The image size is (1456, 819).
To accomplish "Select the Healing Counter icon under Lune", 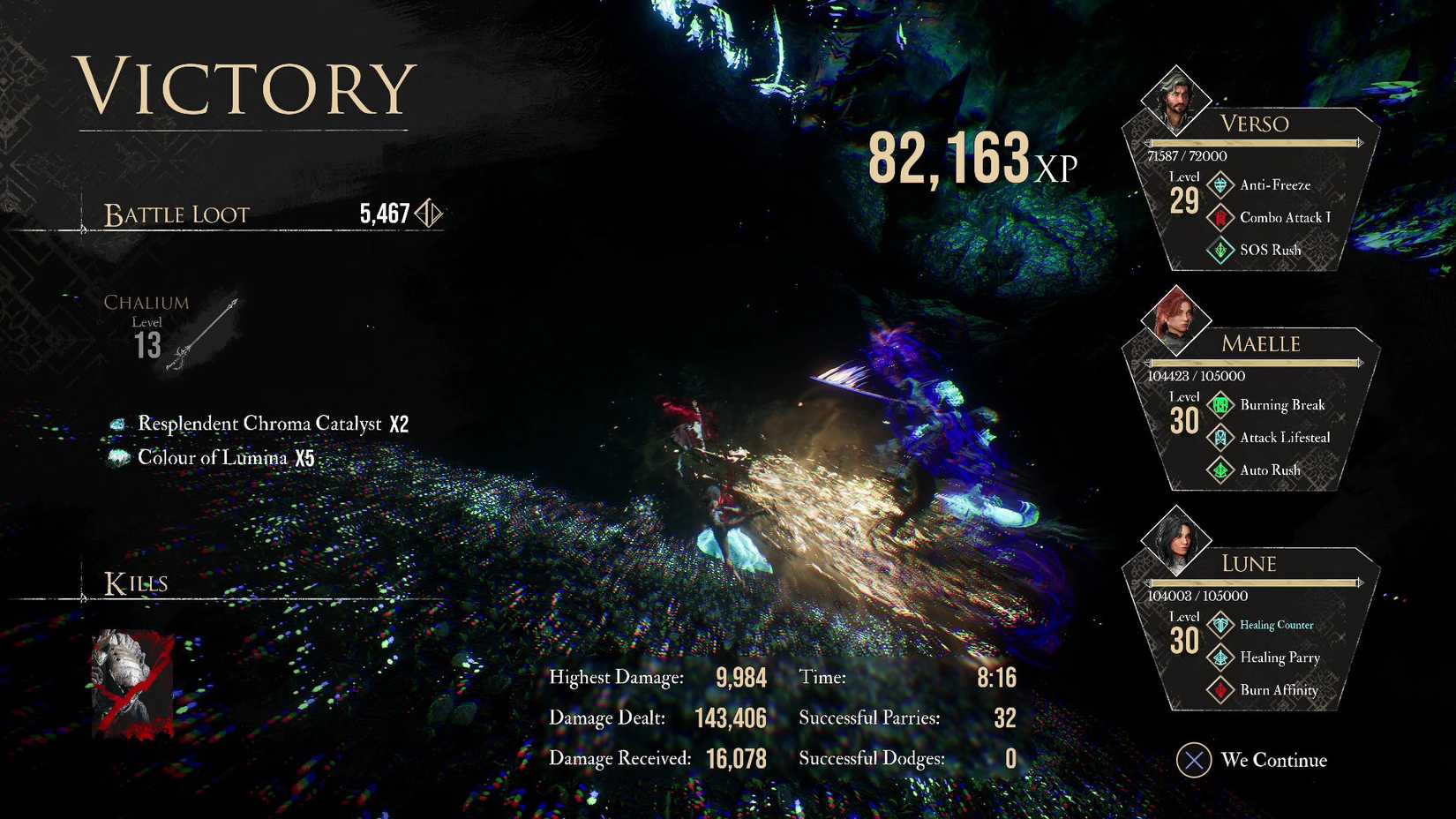I will (x=1220, y=624).
